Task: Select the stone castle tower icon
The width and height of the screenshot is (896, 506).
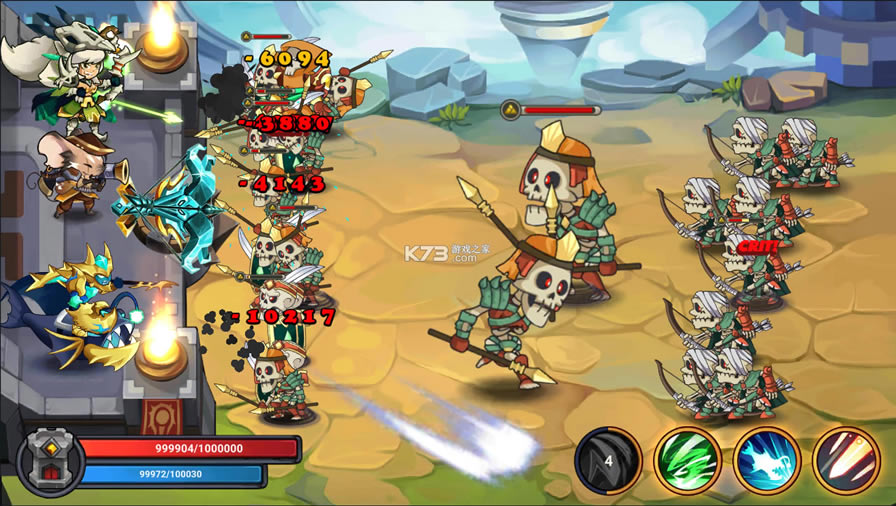Action: 49,459
